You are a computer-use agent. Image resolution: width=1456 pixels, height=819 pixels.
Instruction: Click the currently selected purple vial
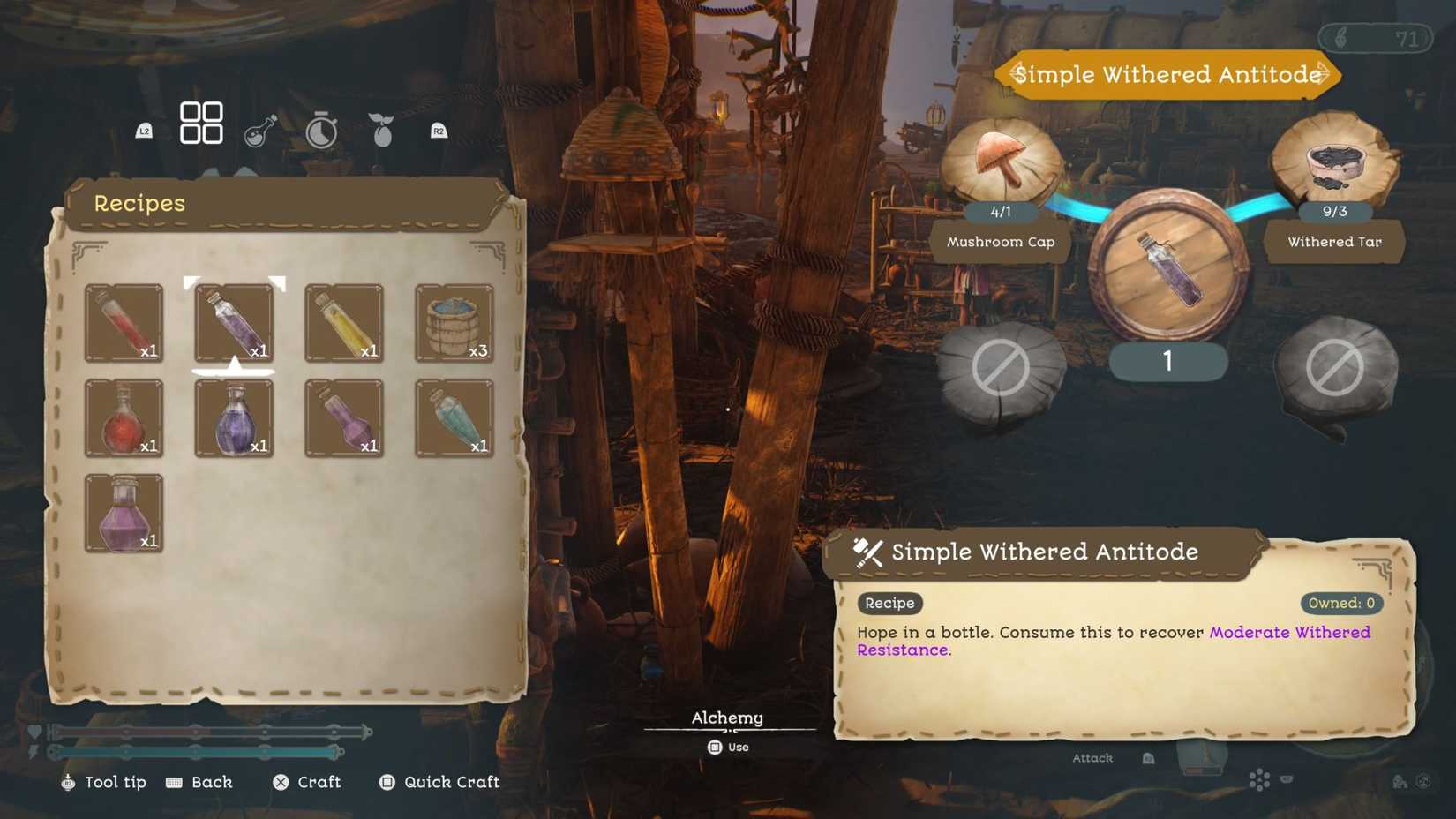(x=232, y=324)
